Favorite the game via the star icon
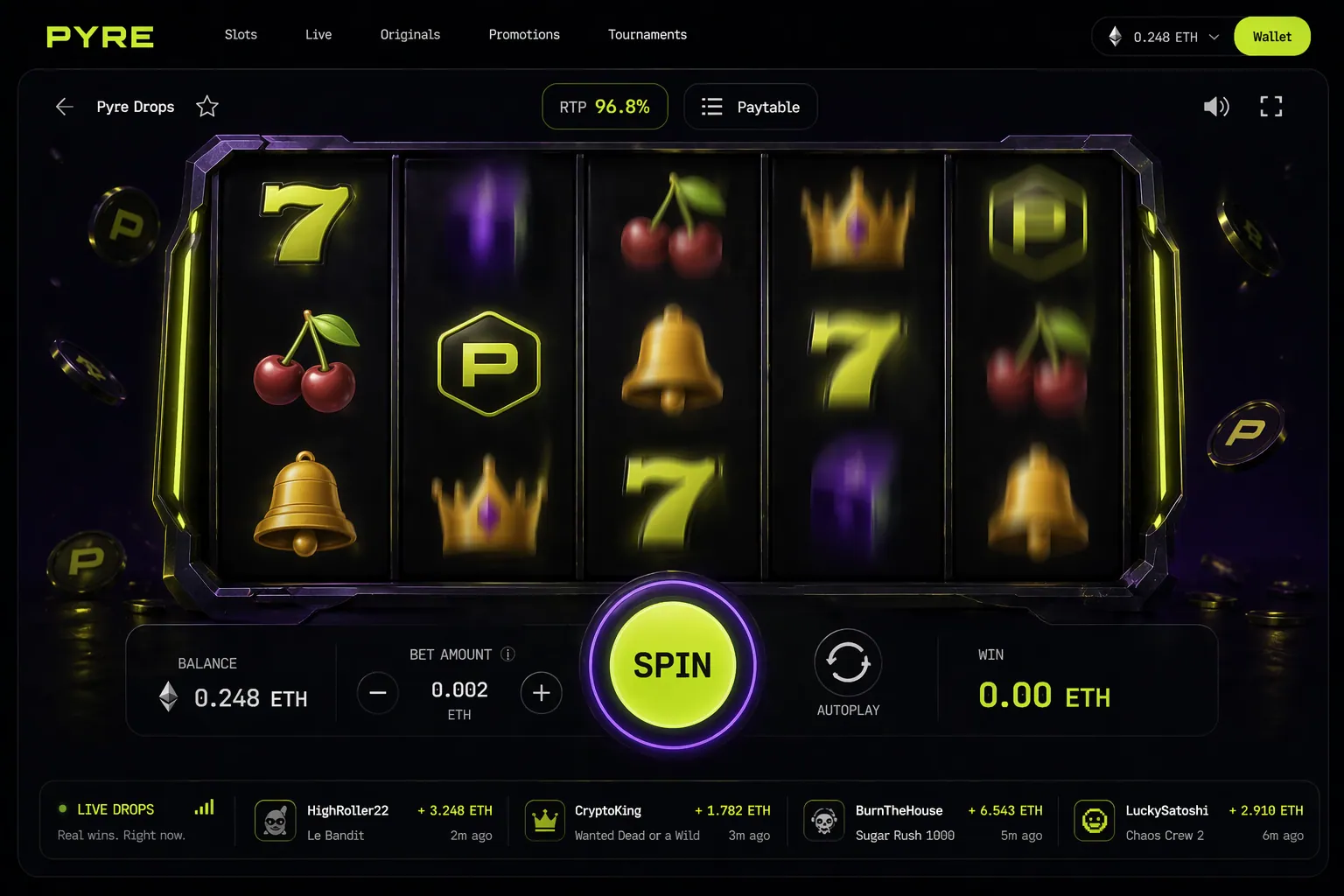 [207, 106]
